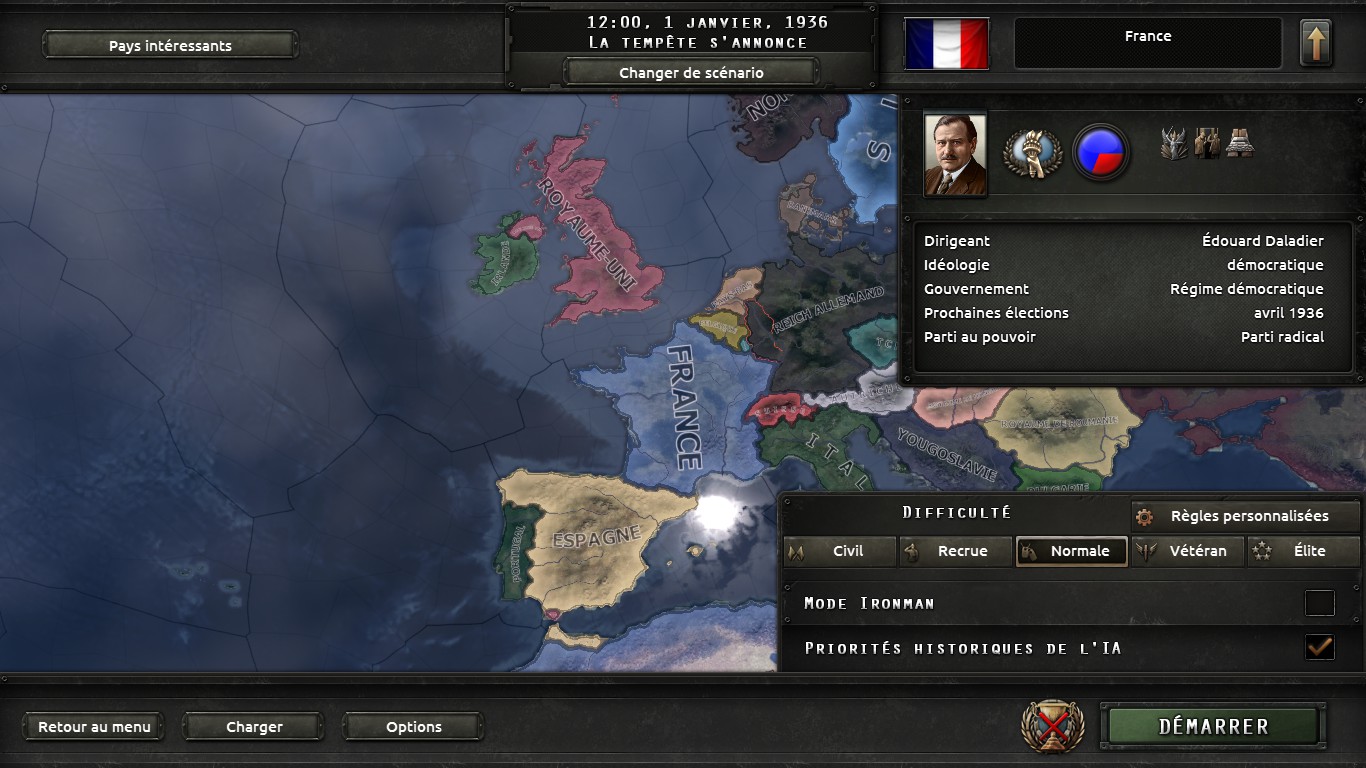Select the Édouard Daladier leader portrait

955,154
